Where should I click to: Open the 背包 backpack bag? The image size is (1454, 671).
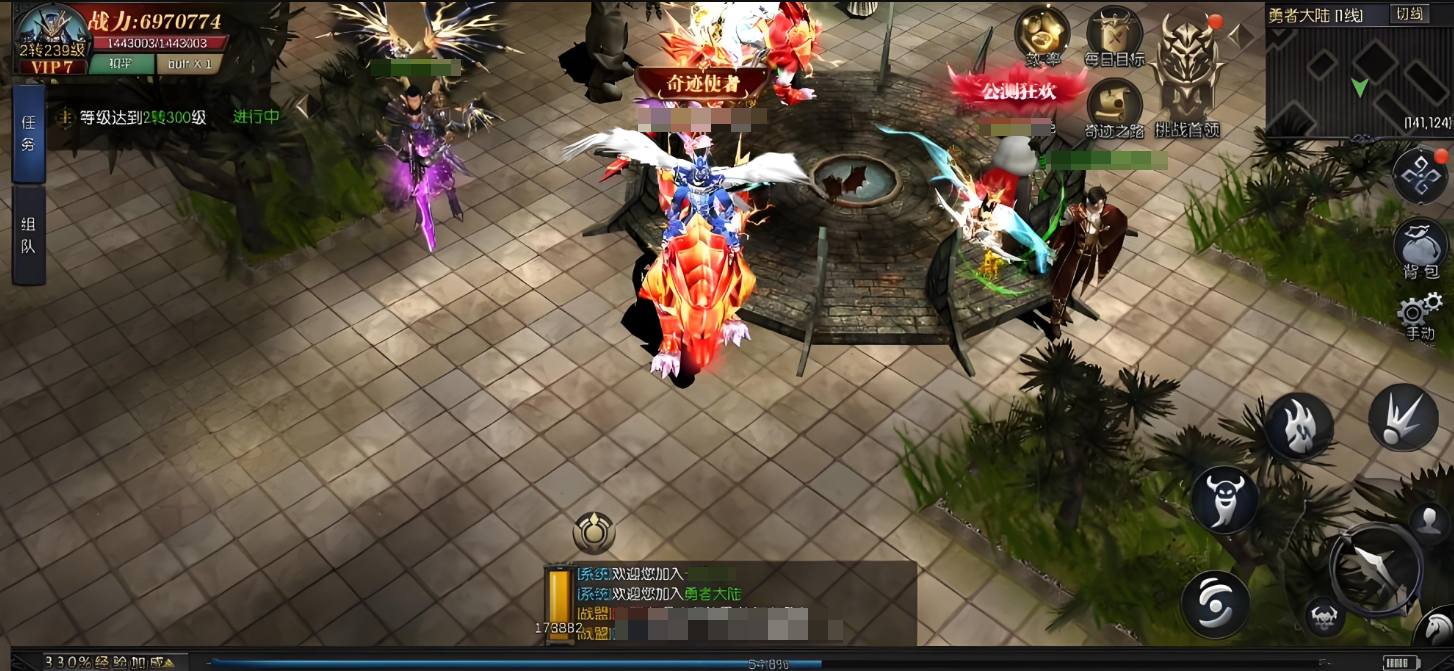pyautogui.click(x=1420, y=247)
